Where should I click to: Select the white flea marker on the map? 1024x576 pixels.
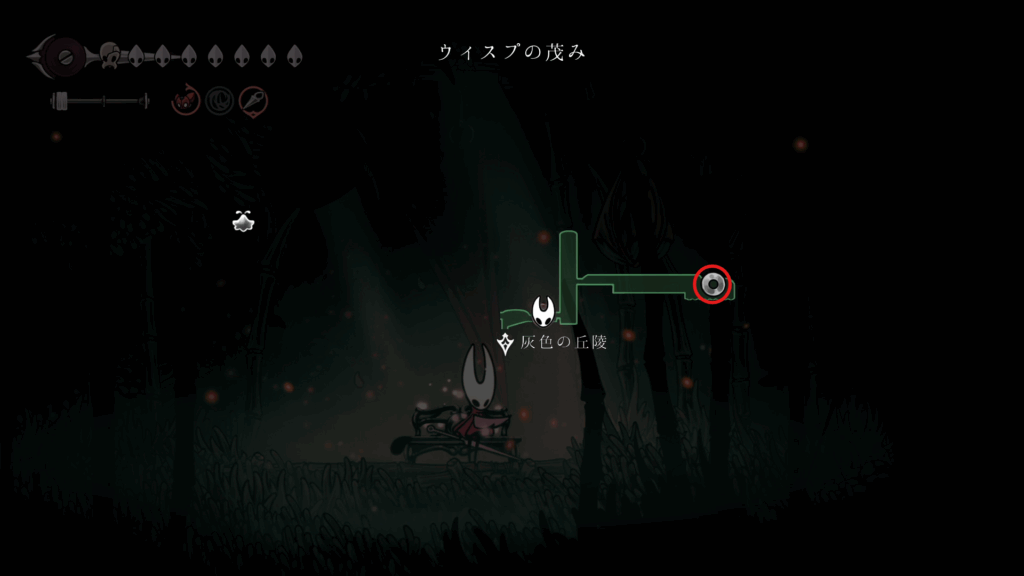coord(242,222)
